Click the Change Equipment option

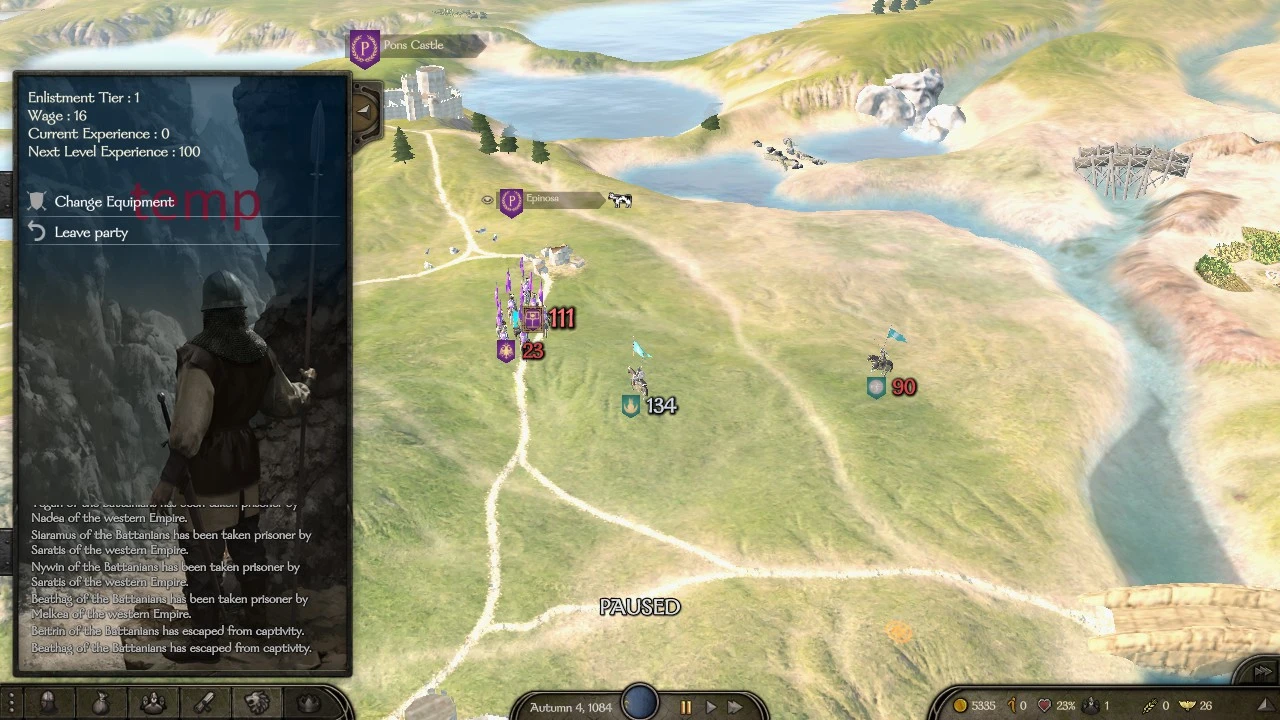(113, 201)
